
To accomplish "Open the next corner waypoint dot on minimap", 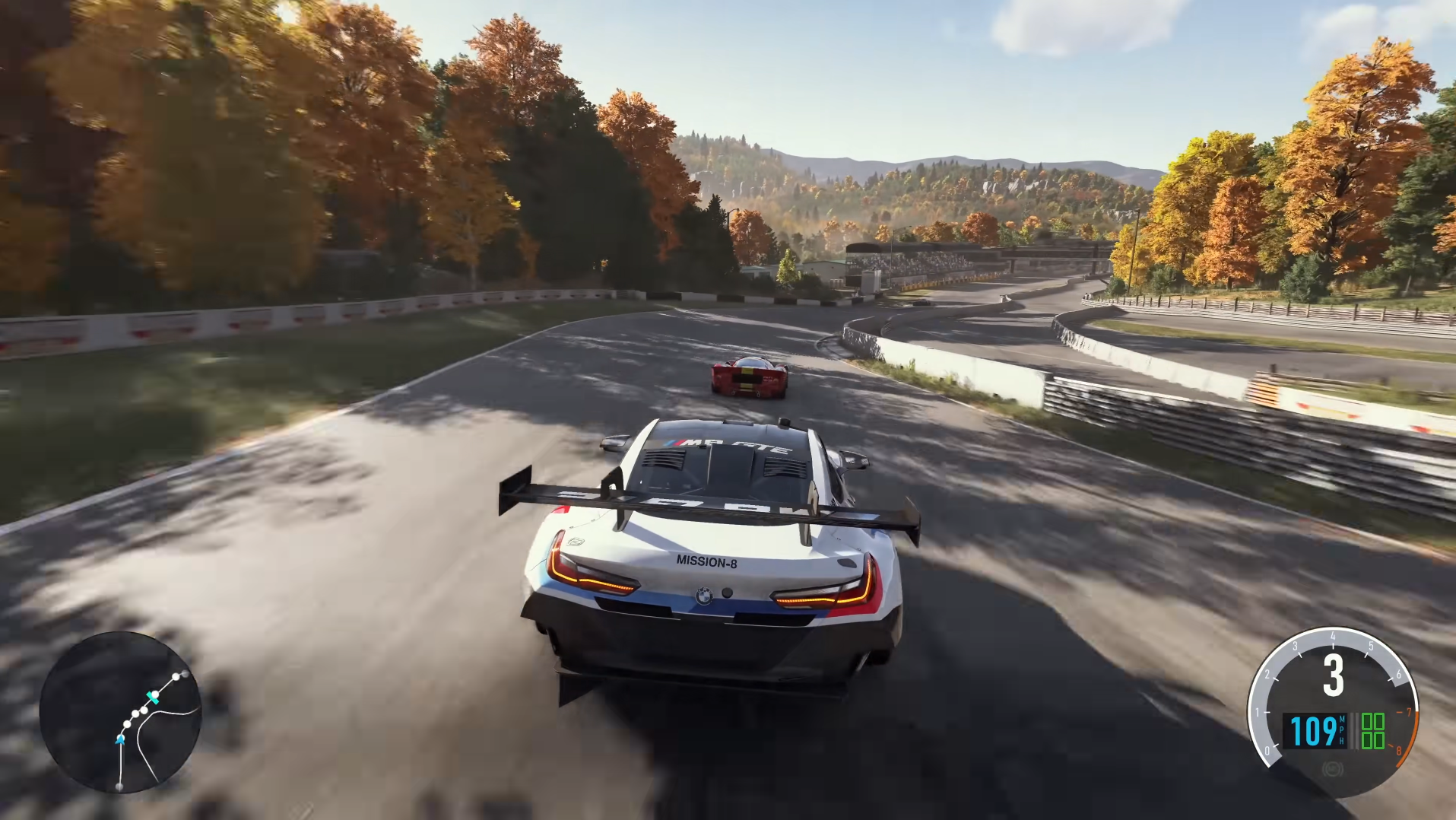I will [x=127, y=723].
